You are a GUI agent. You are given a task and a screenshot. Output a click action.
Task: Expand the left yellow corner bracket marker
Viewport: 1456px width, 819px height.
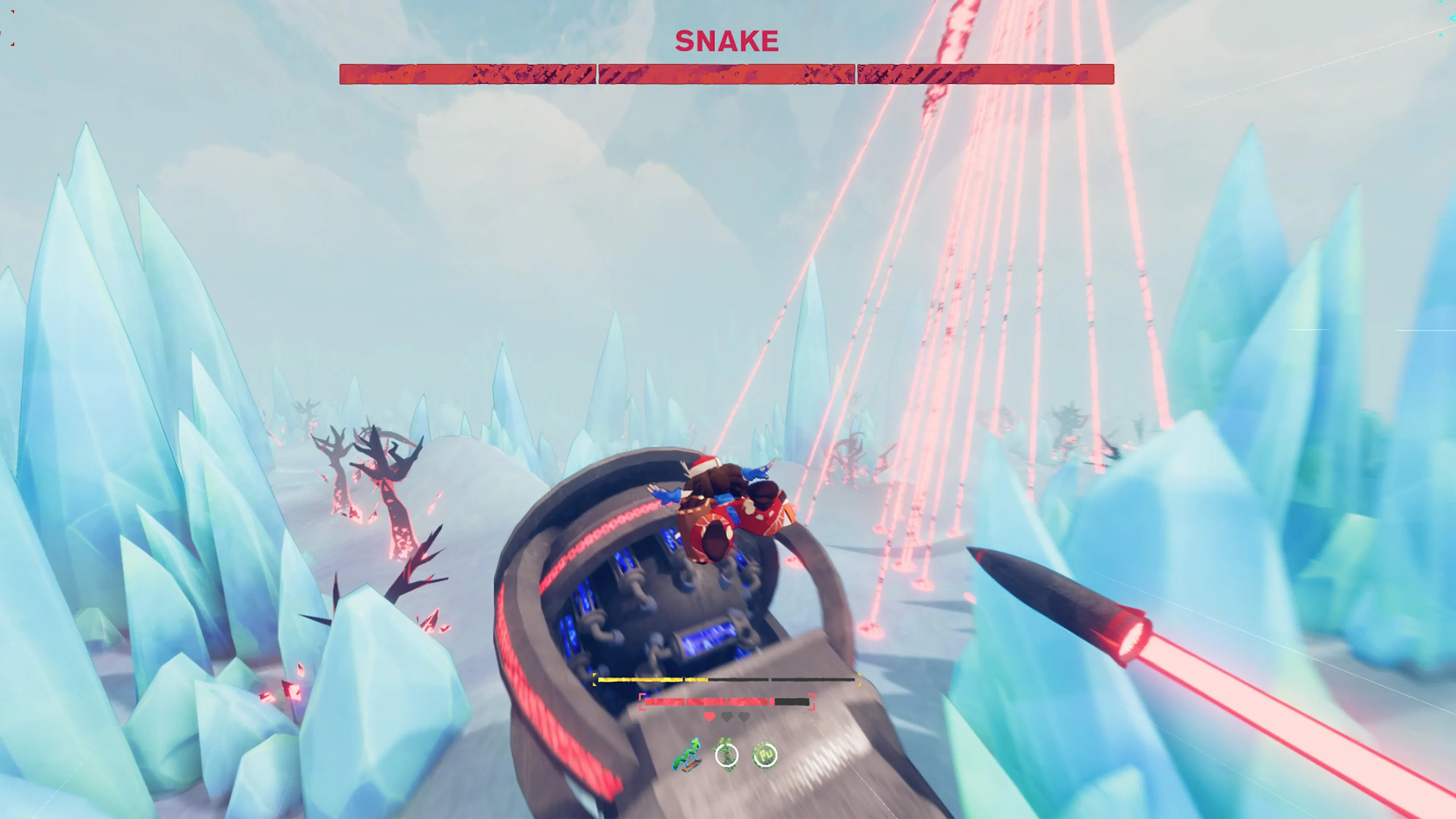click(x=594, y=679)
